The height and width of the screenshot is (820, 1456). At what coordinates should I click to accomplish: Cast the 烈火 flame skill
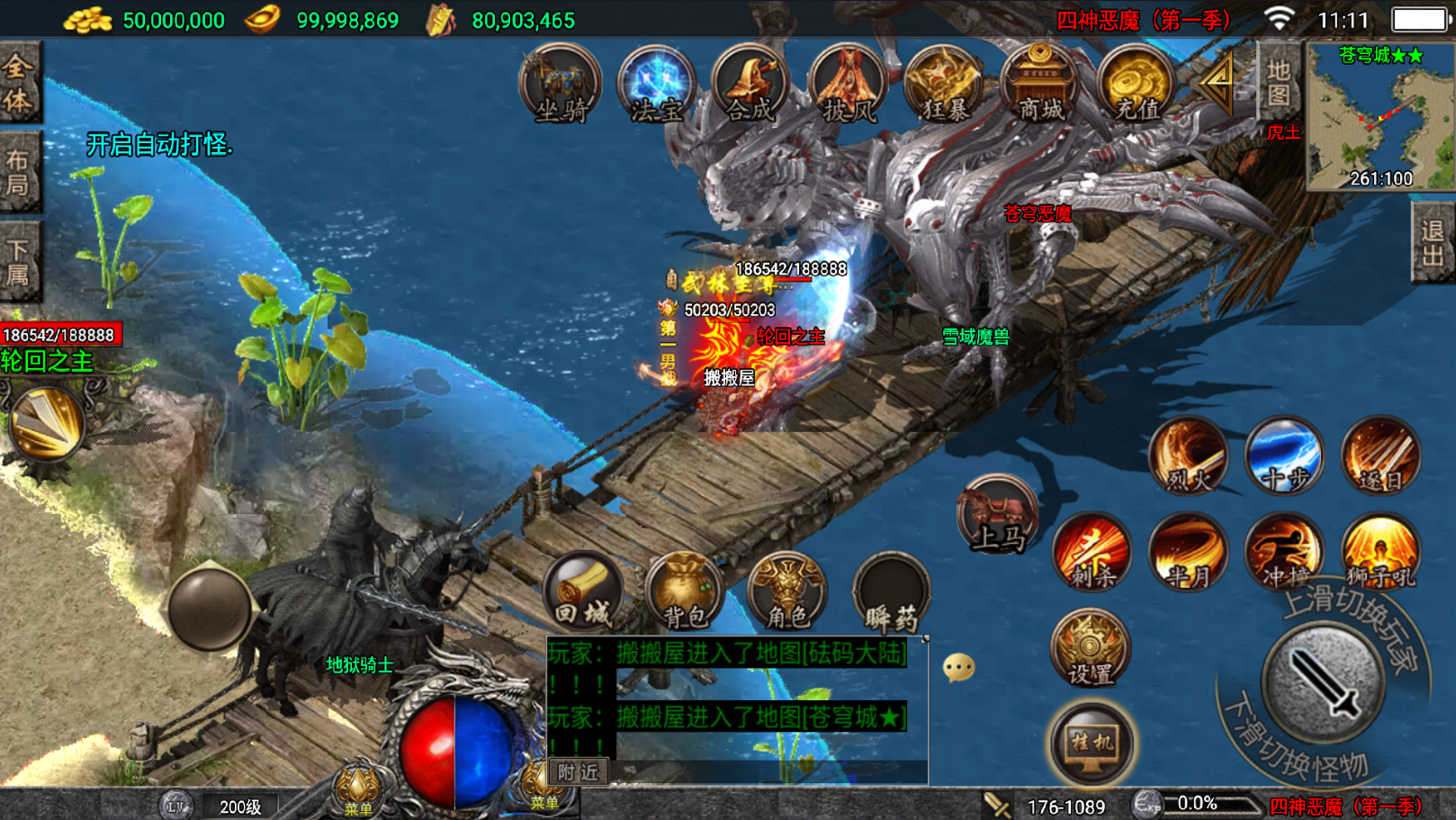point(1188,455)
